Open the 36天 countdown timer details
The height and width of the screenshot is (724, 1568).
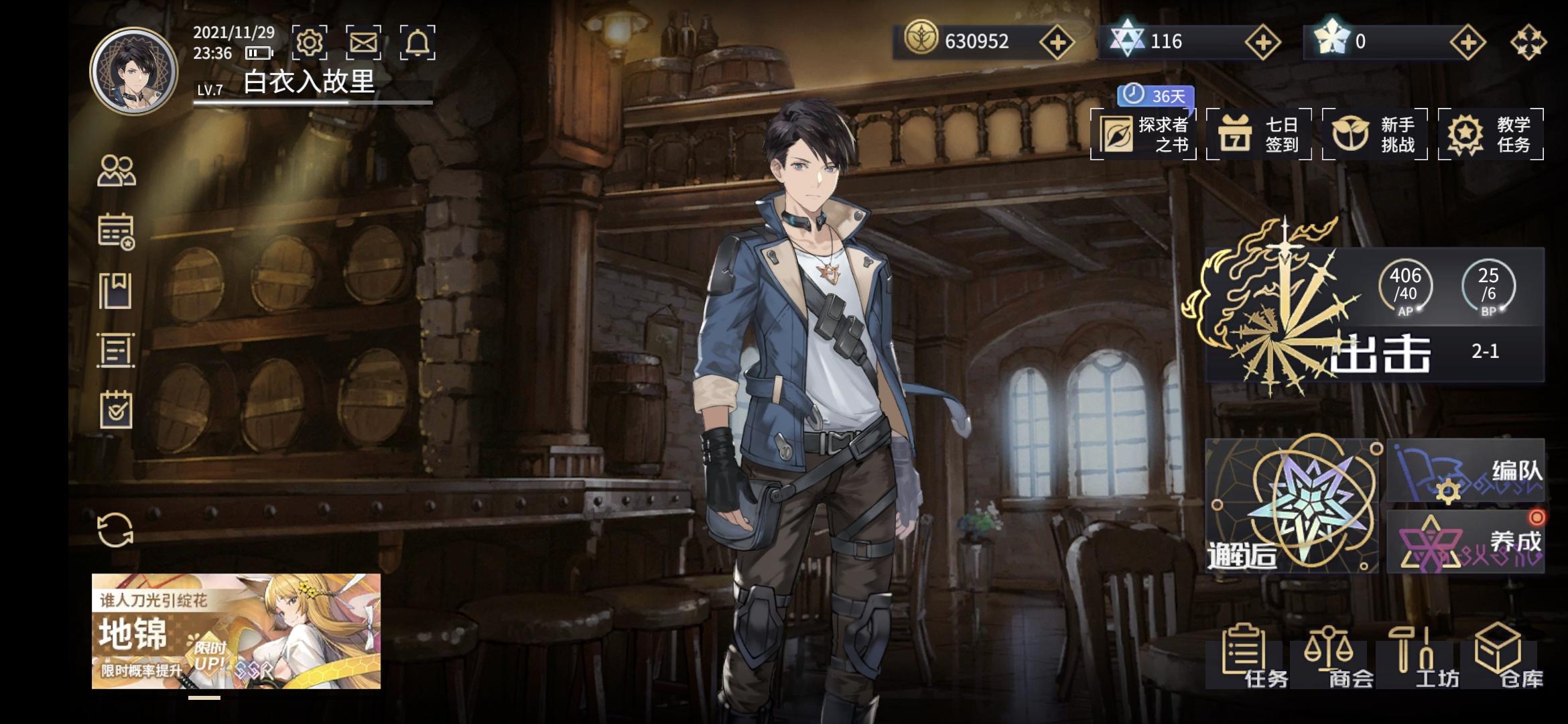point(1156,96)
